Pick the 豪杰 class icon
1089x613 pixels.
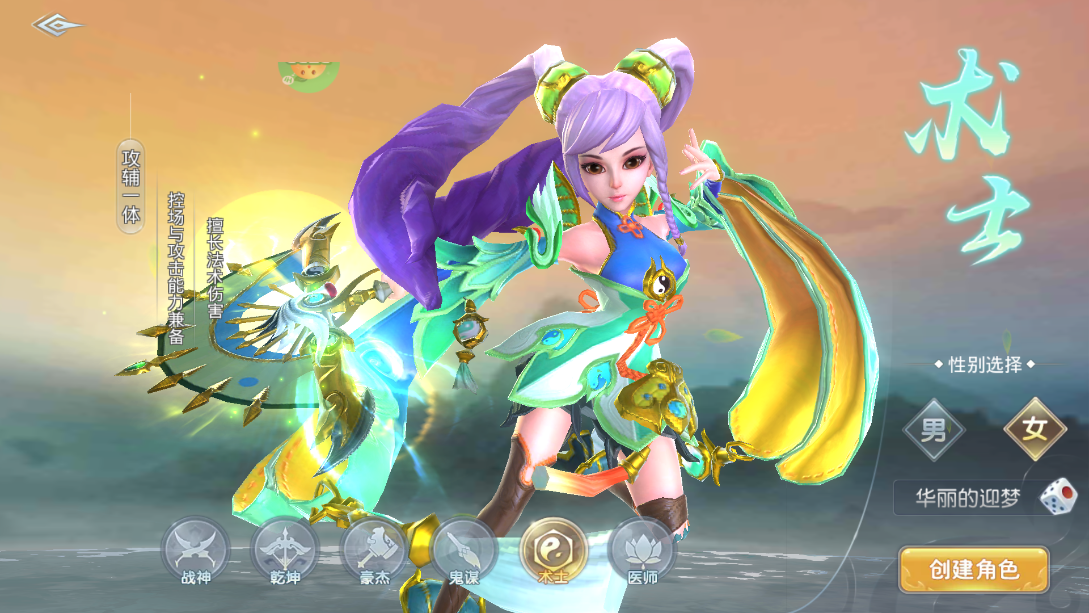[x=374, y=549]
